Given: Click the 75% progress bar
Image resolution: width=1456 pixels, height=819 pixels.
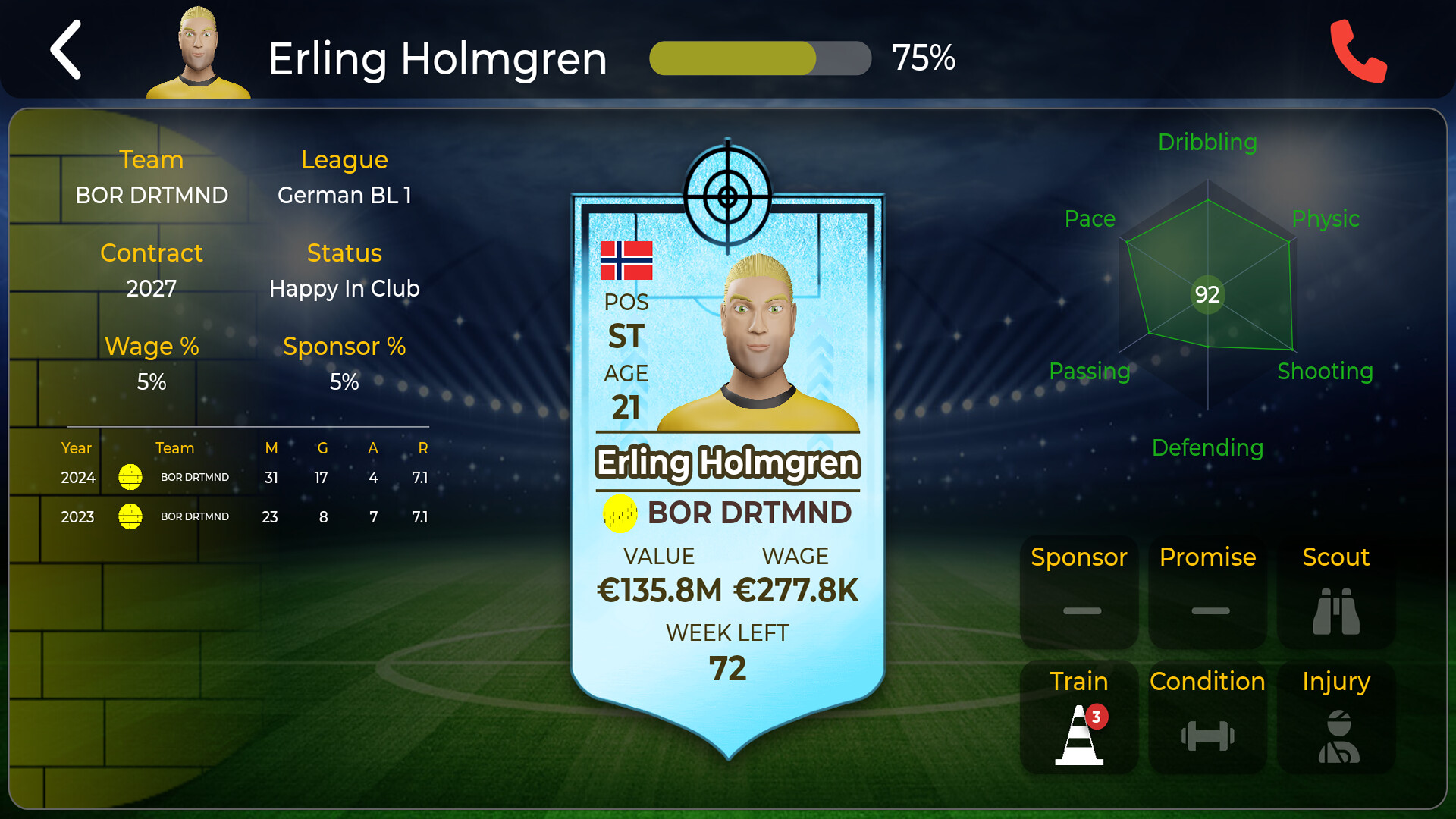Looking at the screenshot, I should (760, 57).
